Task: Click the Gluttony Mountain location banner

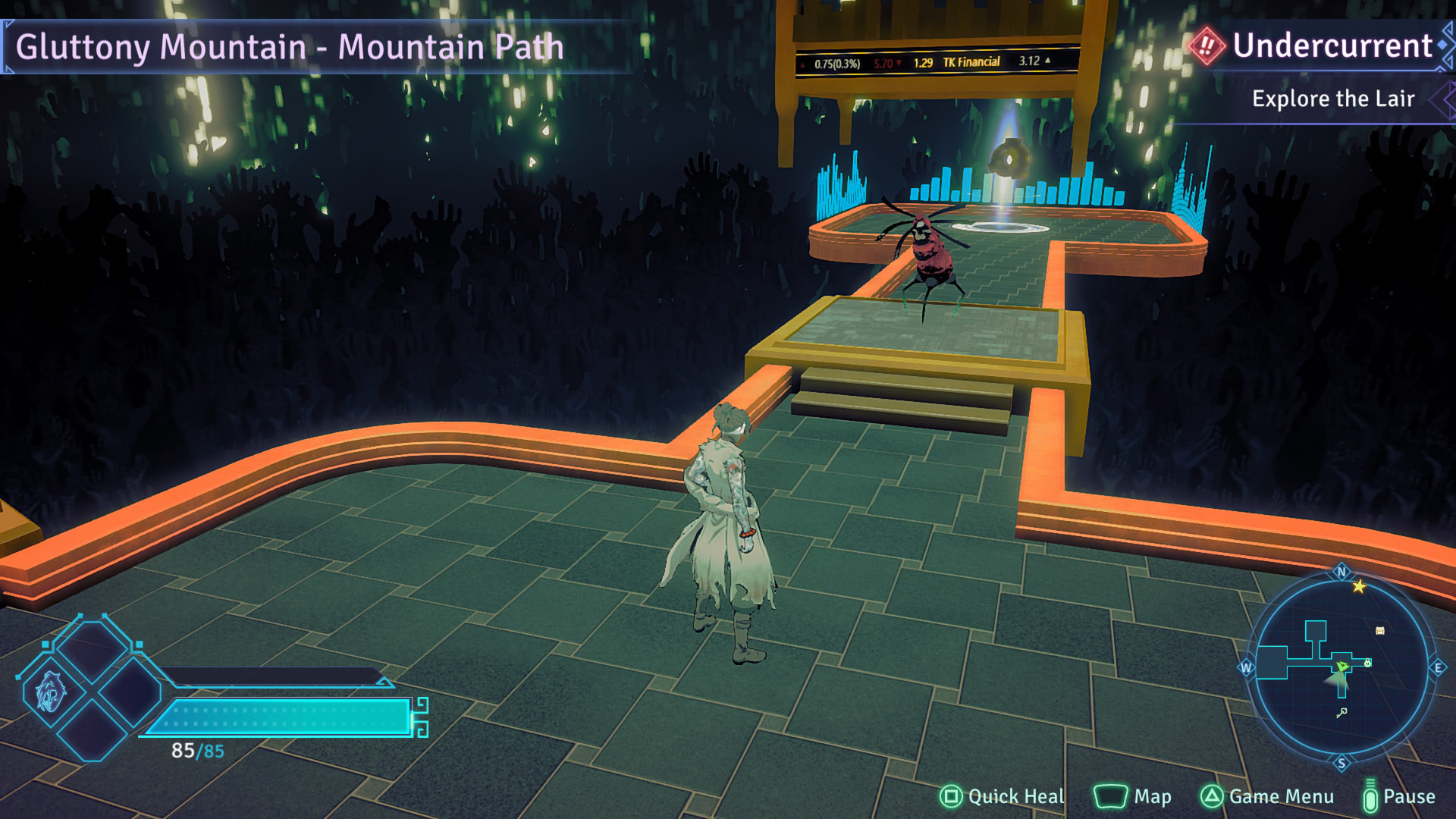Action: (290, 47)
